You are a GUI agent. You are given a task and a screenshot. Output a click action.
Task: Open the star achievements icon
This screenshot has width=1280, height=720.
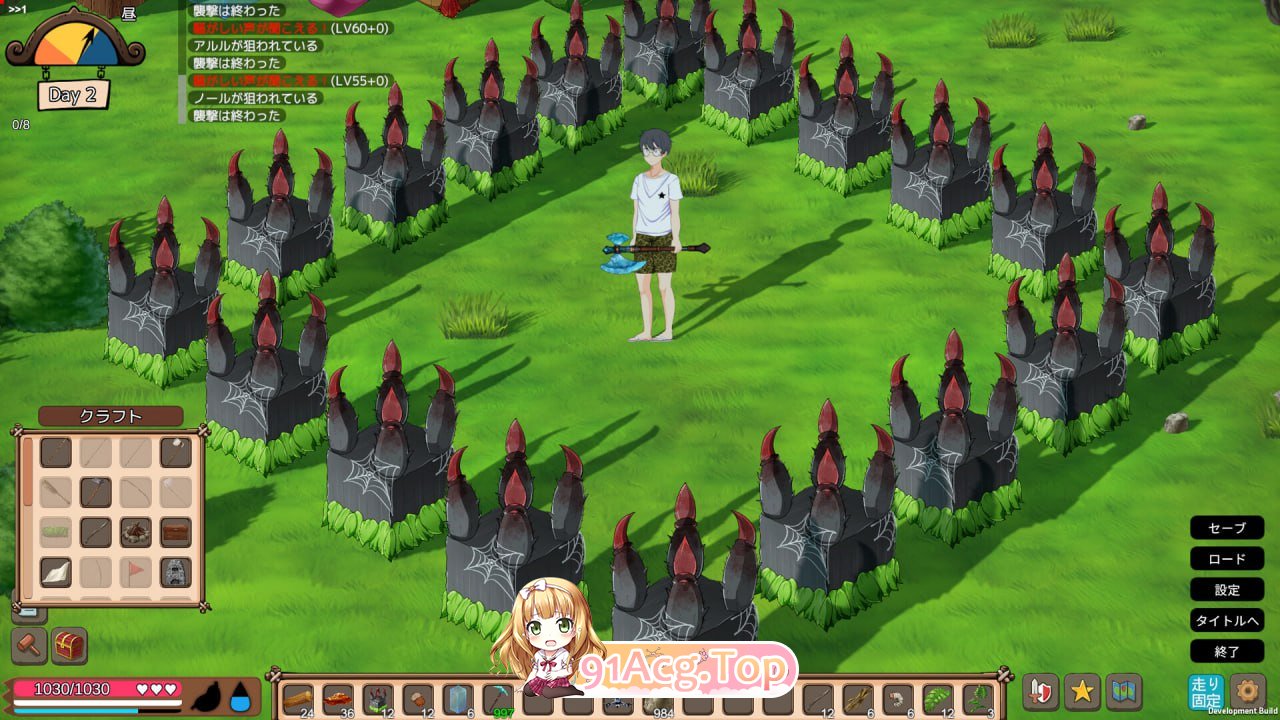coord(1082,690)
